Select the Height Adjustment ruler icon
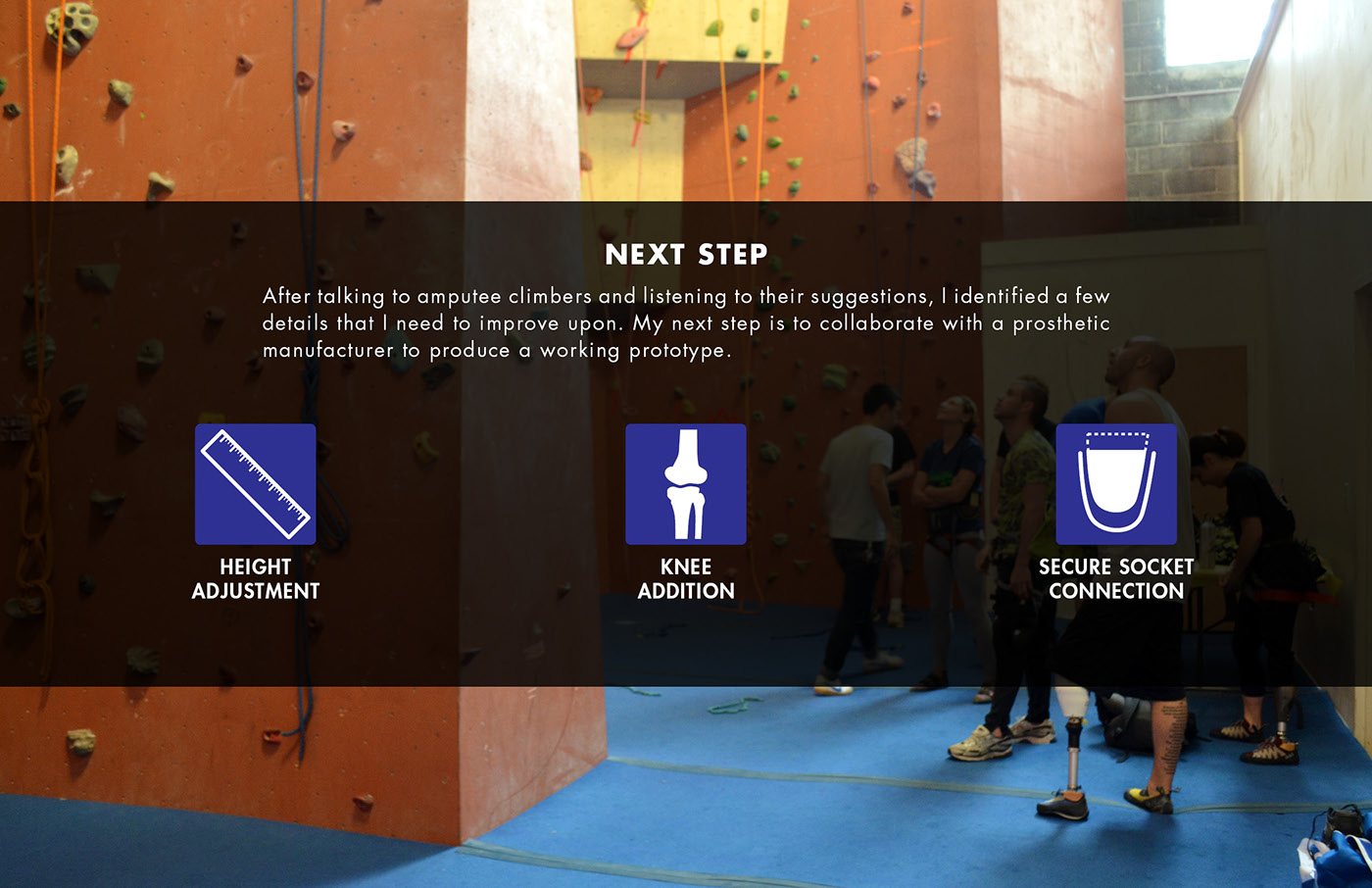The image size is (1372, 888). pos(255,484)
